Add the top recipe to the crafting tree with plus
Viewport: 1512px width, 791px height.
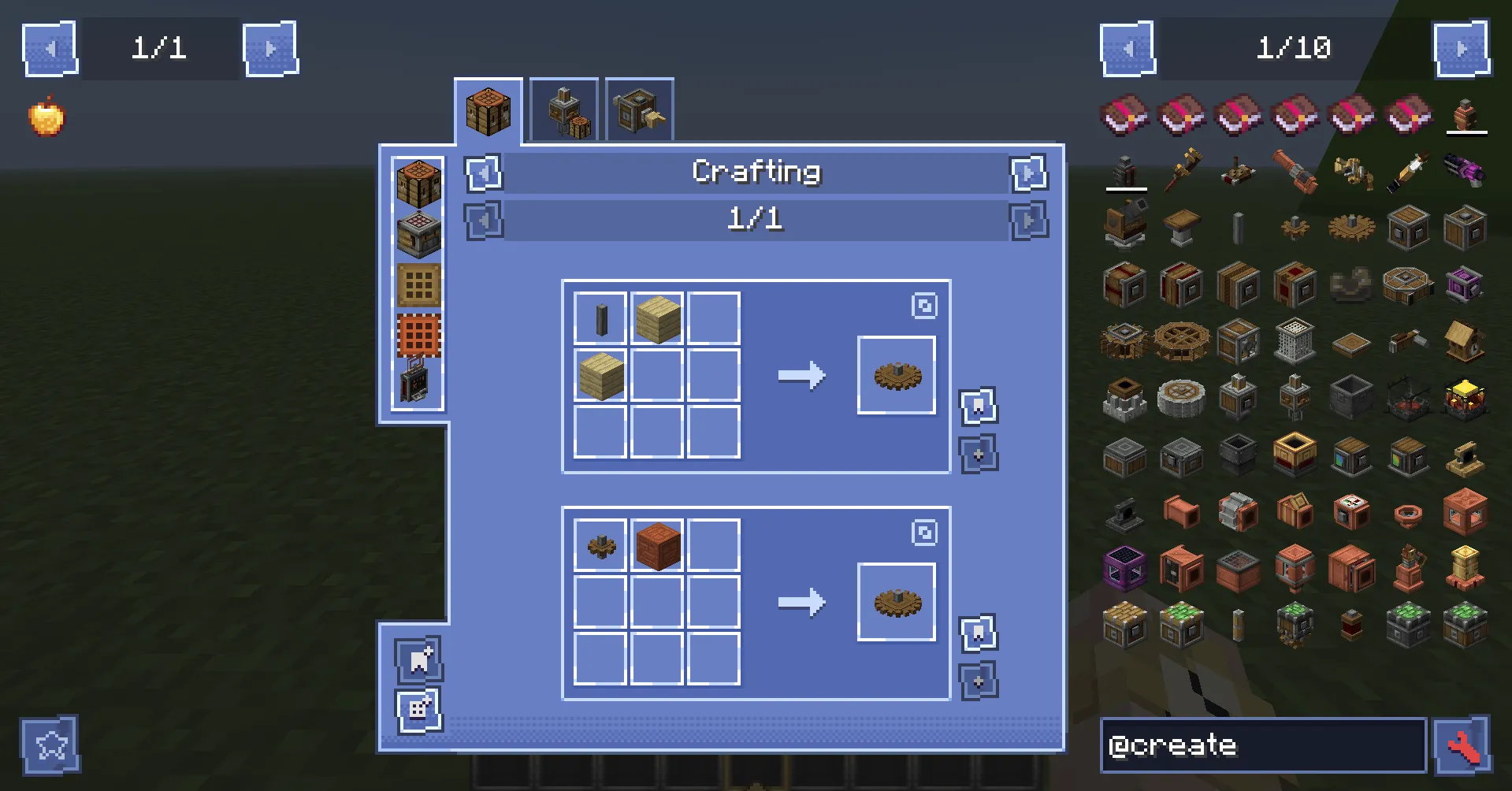978,454
